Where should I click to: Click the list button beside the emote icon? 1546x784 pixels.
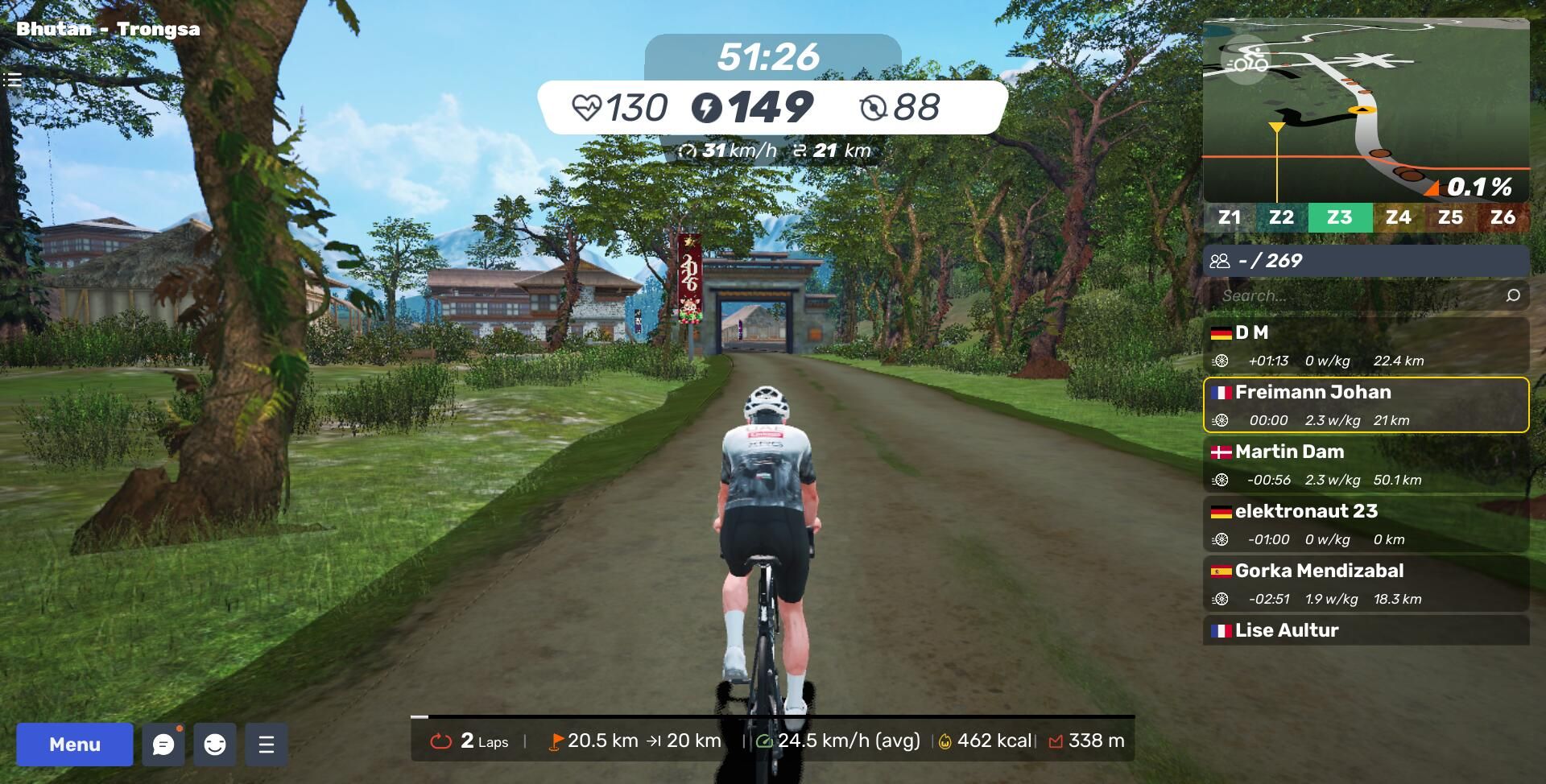pyautogui.click(x=267, y=745)
